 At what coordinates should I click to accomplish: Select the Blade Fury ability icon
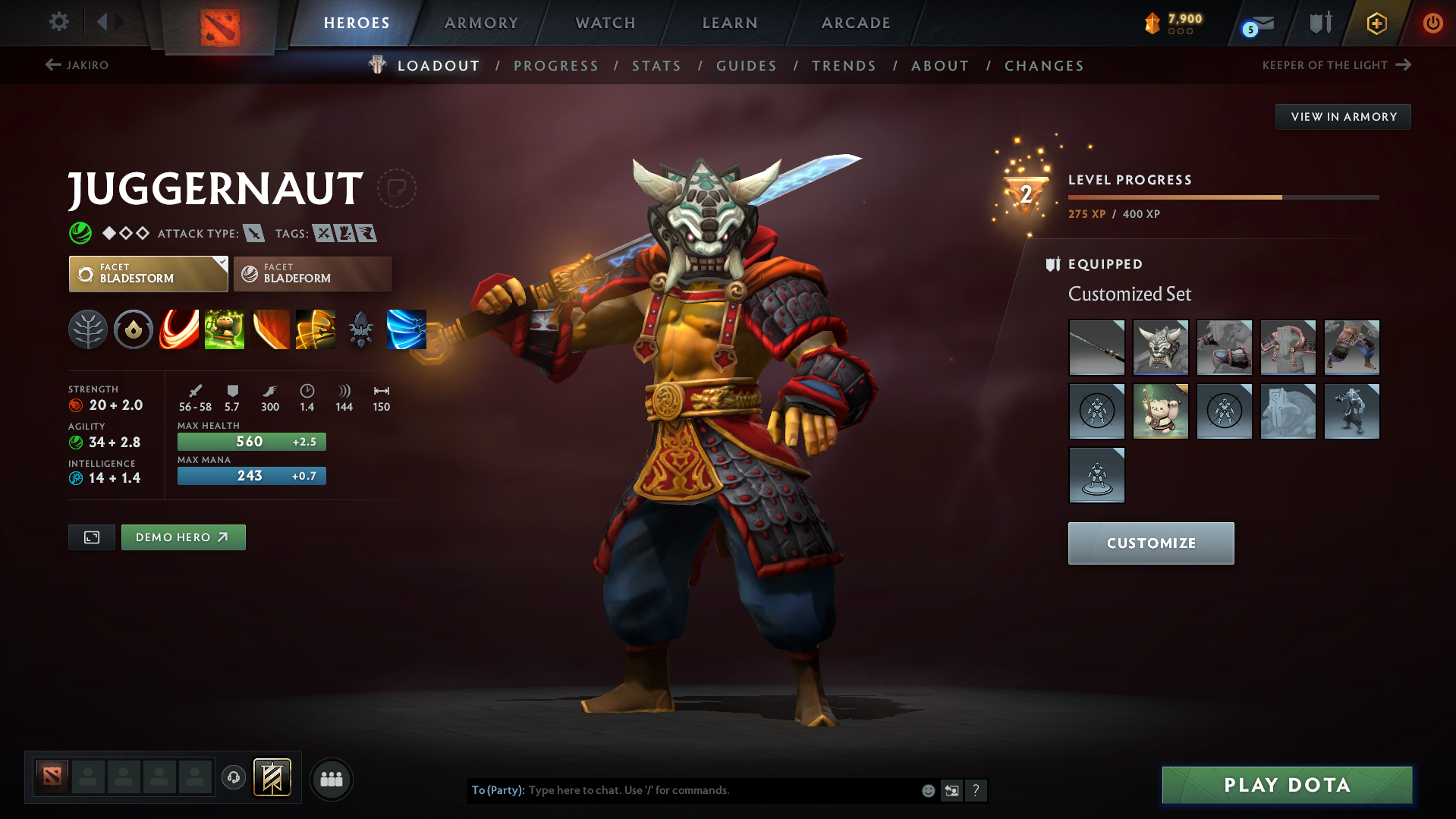[x=179, y=329]
